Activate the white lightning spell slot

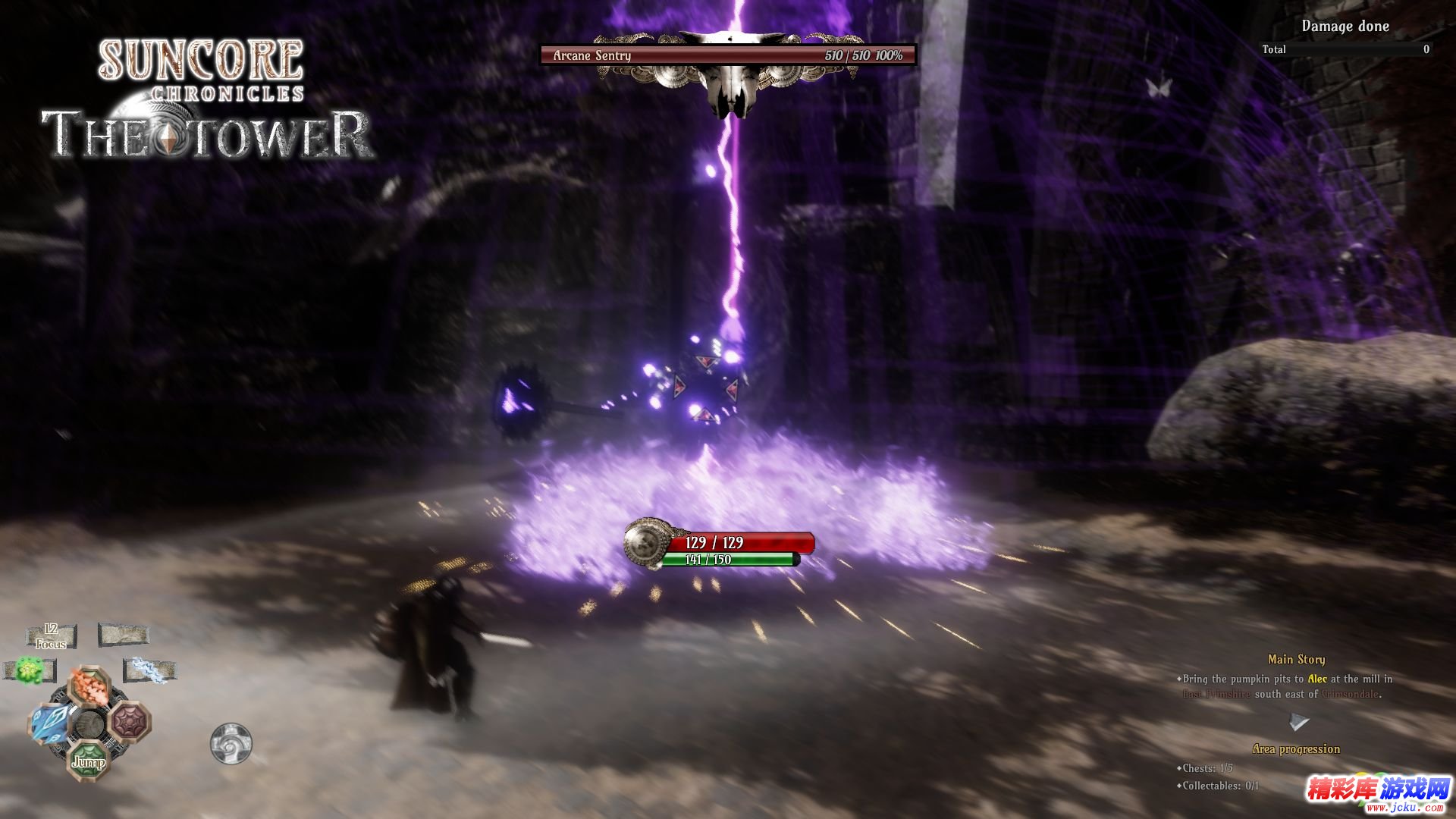[149, 670]
